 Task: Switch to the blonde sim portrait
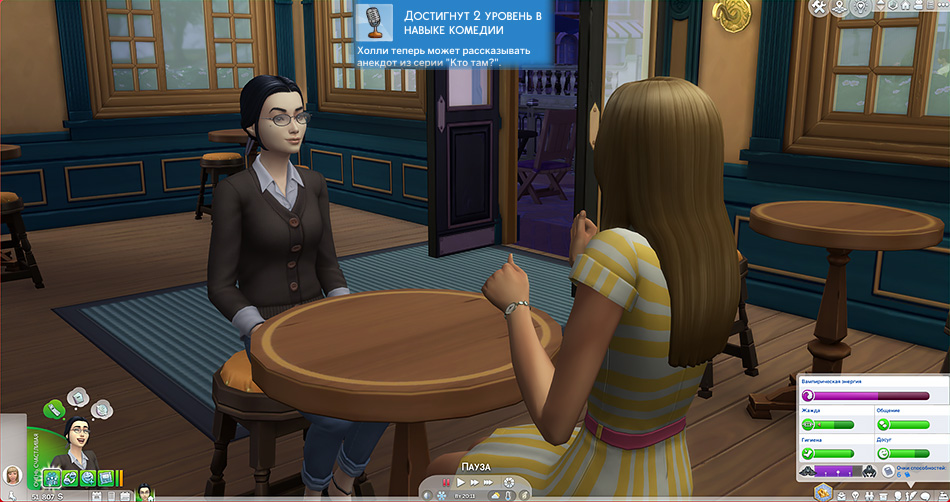tap(13, 475)
